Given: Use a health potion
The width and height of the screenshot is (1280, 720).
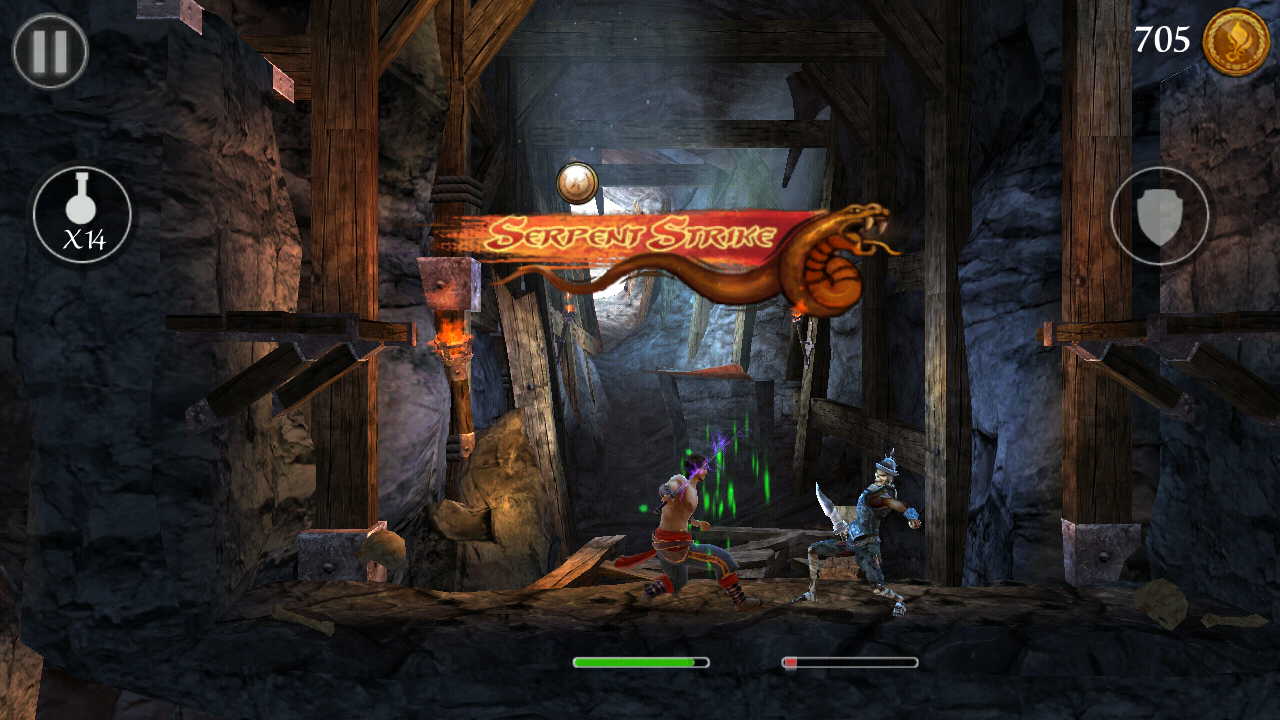Looking at the screenshot, I should tap(82, 215).
